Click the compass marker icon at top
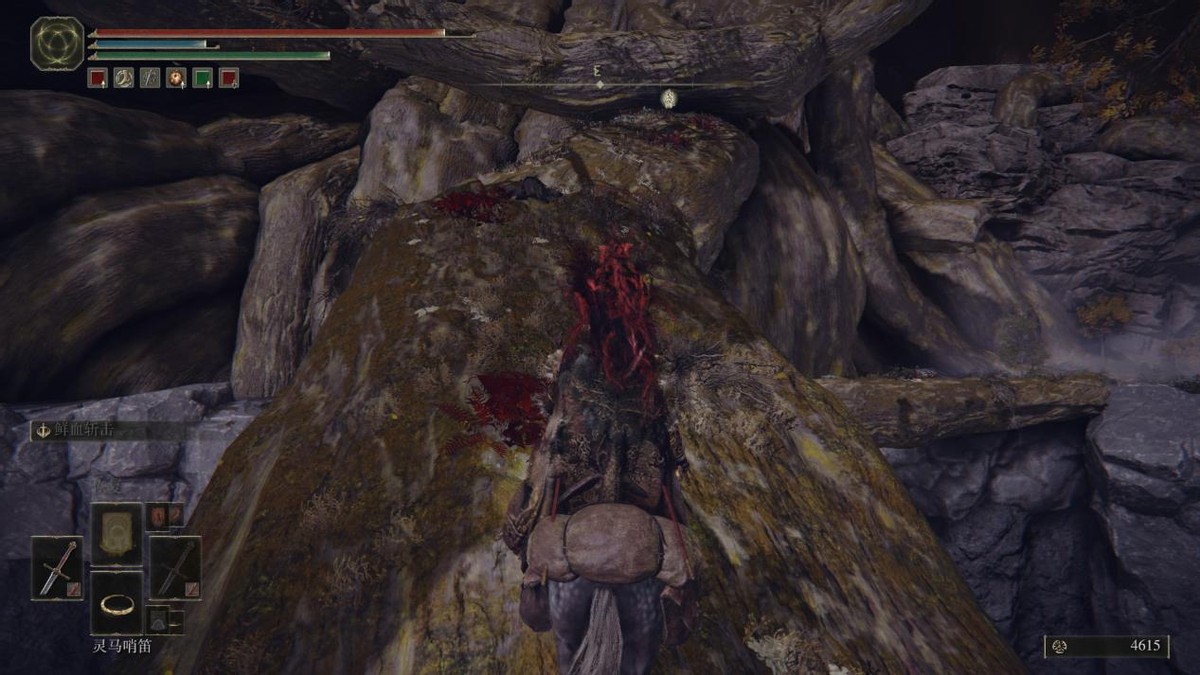1200x675 pixels. pos(670,98)
